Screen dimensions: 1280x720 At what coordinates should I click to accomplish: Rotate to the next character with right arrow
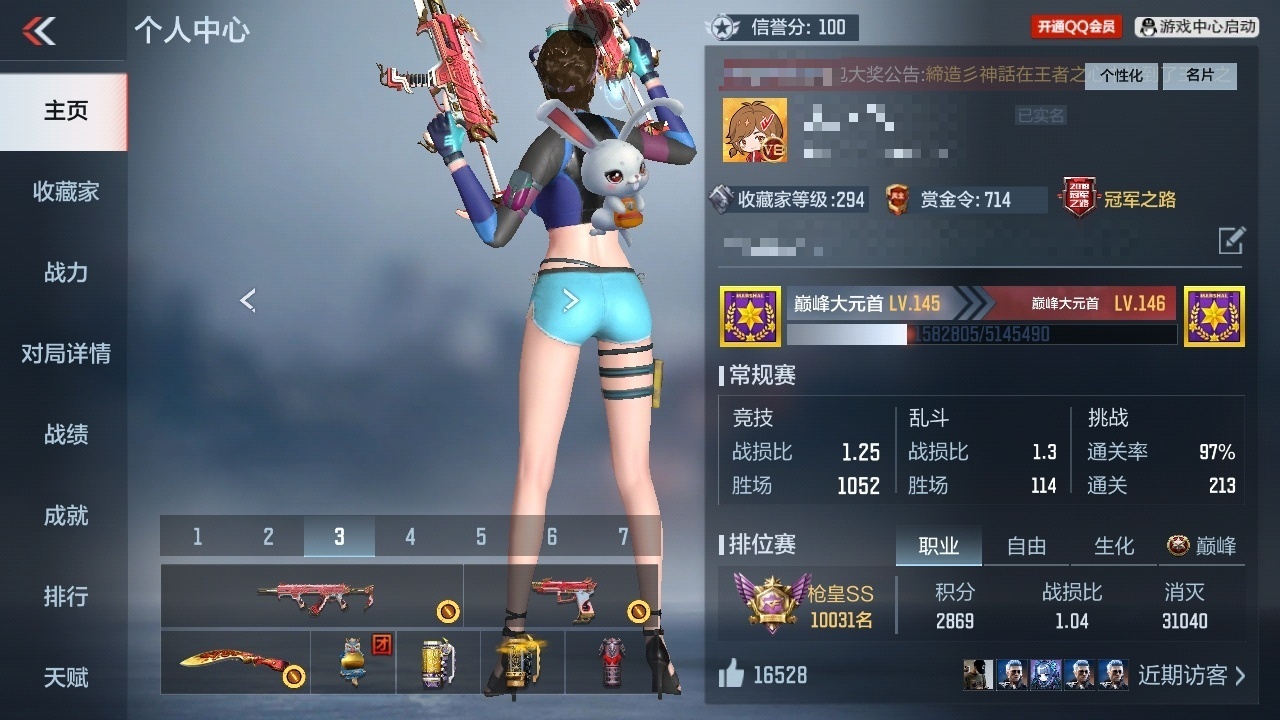pyautogui.click(x=571, y=300)
